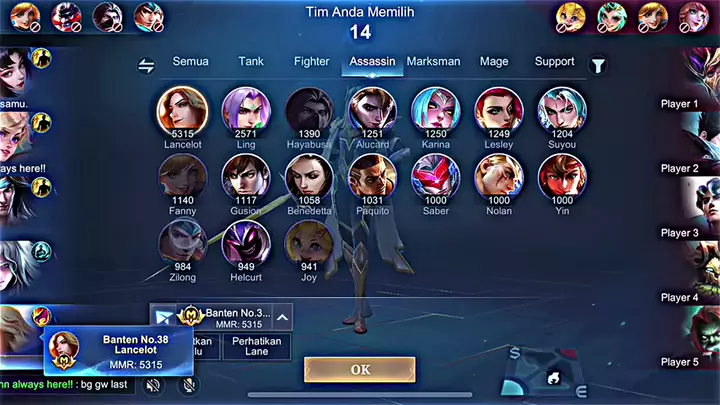Select Saber hero portrait
This screenshot has width=720, height=405.
pyautogui.click(x=435, y=175)
